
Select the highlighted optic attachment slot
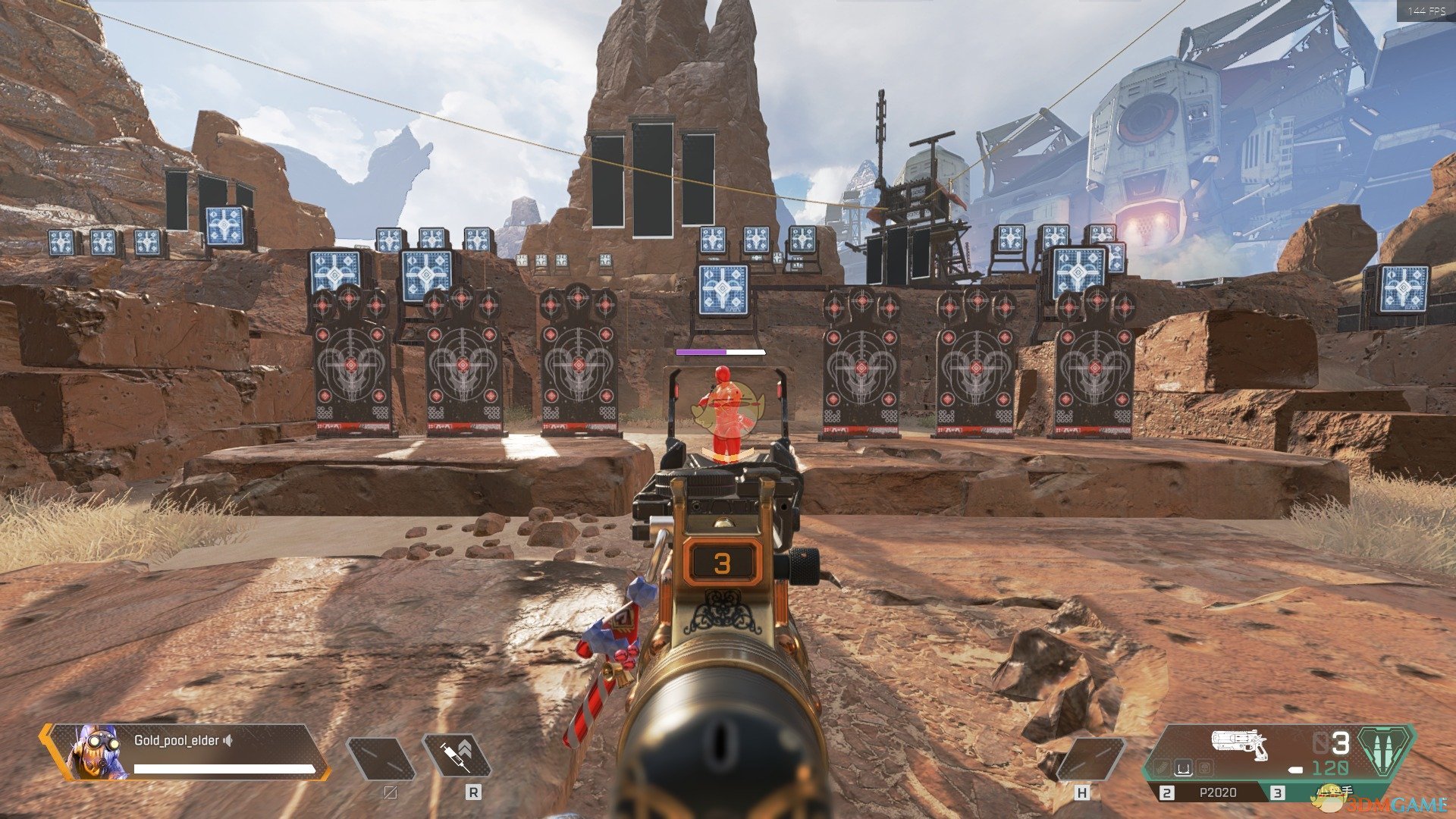click(1182, 769)
